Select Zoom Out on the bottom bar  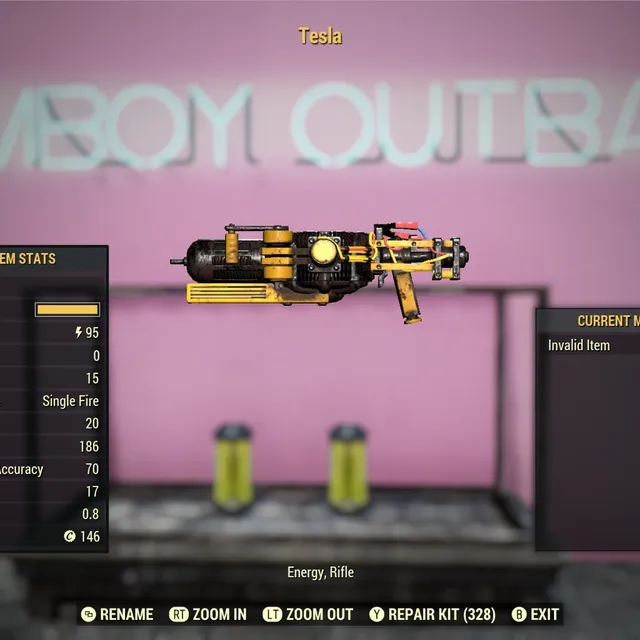pos(308,614)
